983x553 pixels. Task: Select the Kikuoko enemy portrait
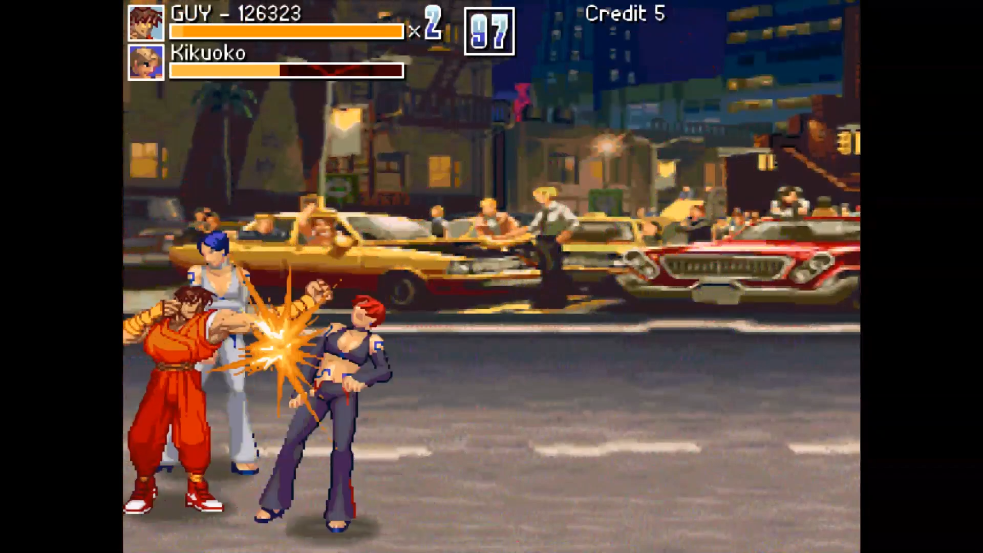146,62
